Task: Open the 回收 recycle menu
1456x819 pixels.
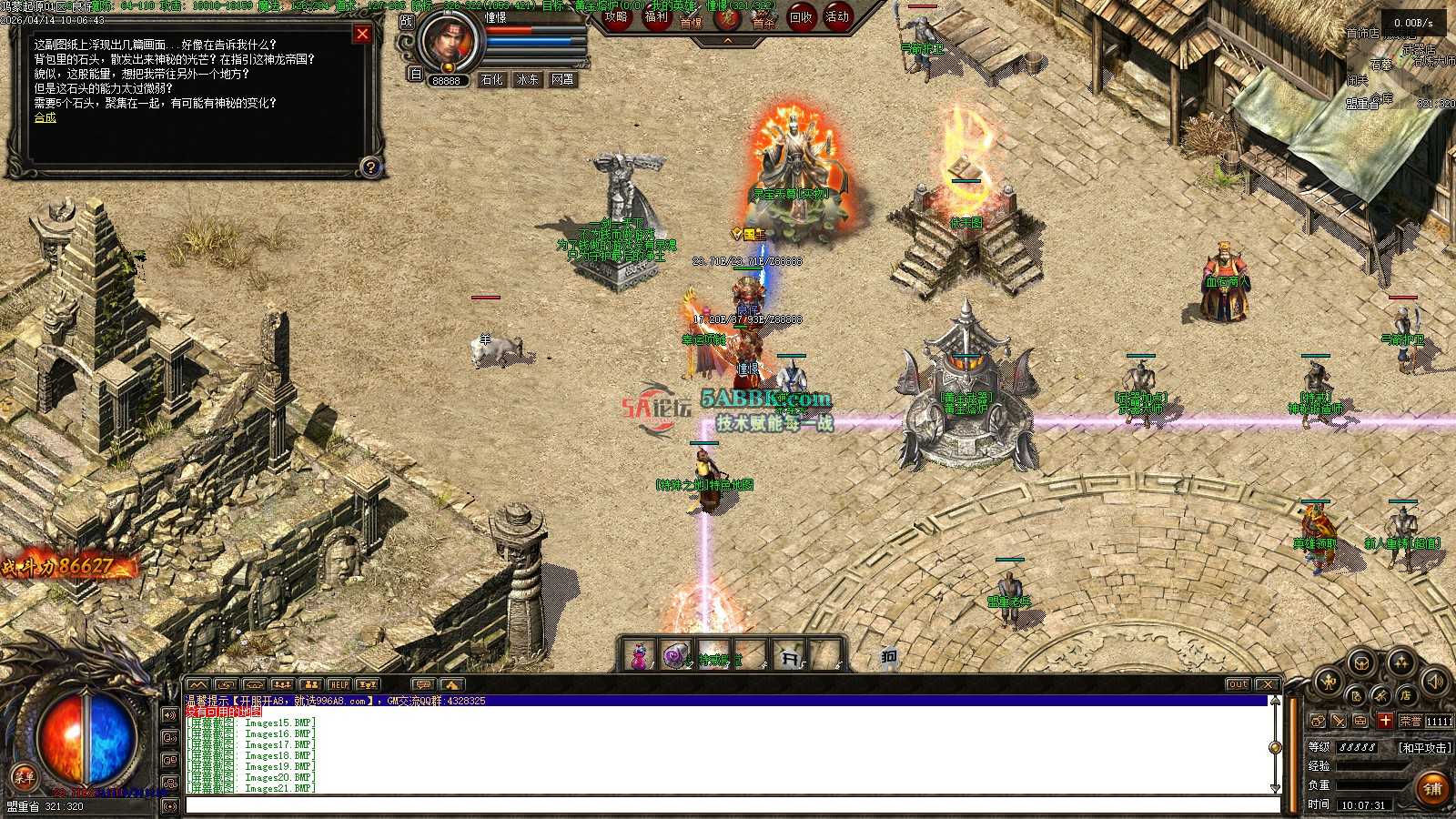Action: pos(800,17)
